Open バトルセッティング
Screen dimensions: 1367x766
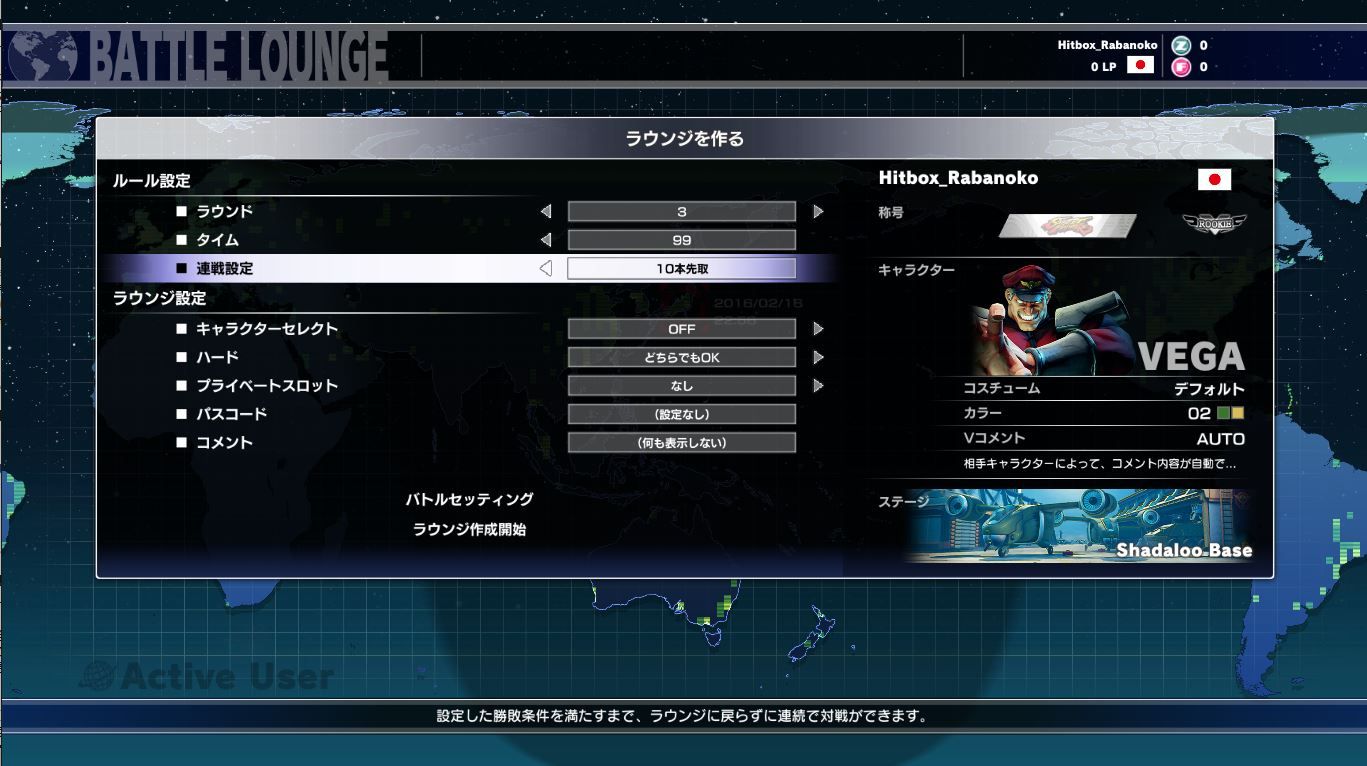point(471,499)
